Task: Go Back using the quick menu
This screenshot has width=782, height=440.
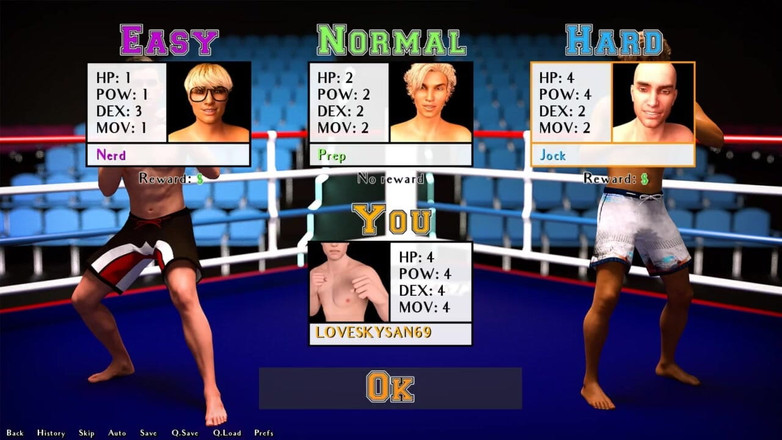Action: click(15, 433)
